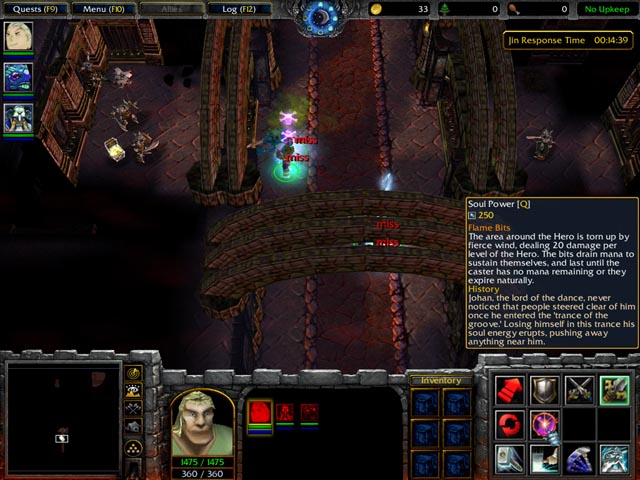Toggle minimap terrain display button

pyautogui.click(x=135, y=390)
